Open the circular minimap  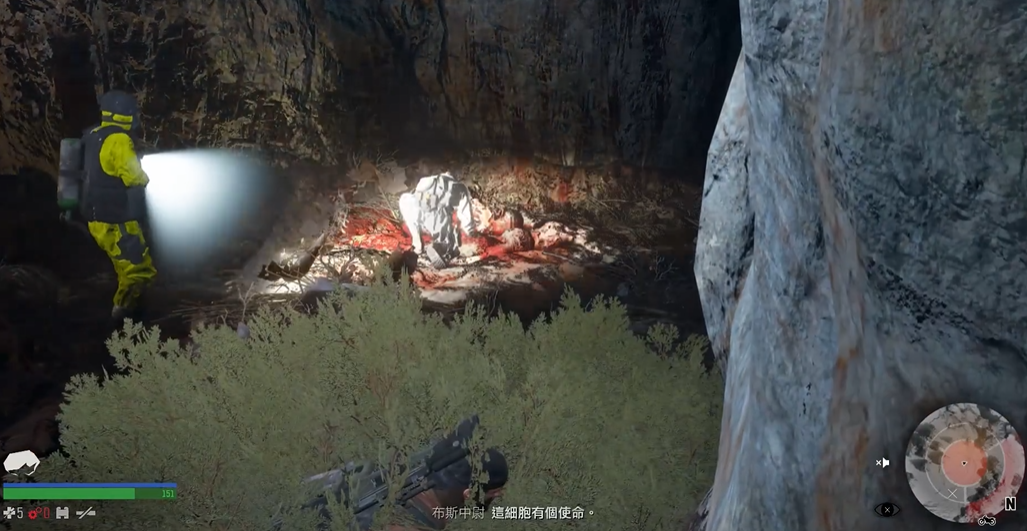point(963,463)
